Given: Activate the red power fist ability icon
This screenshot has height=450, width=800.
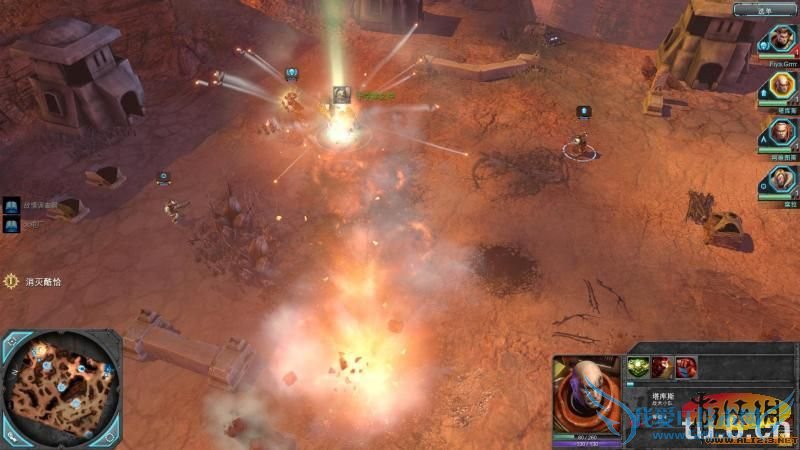Looking at the screenshot, I should (686, 367).
